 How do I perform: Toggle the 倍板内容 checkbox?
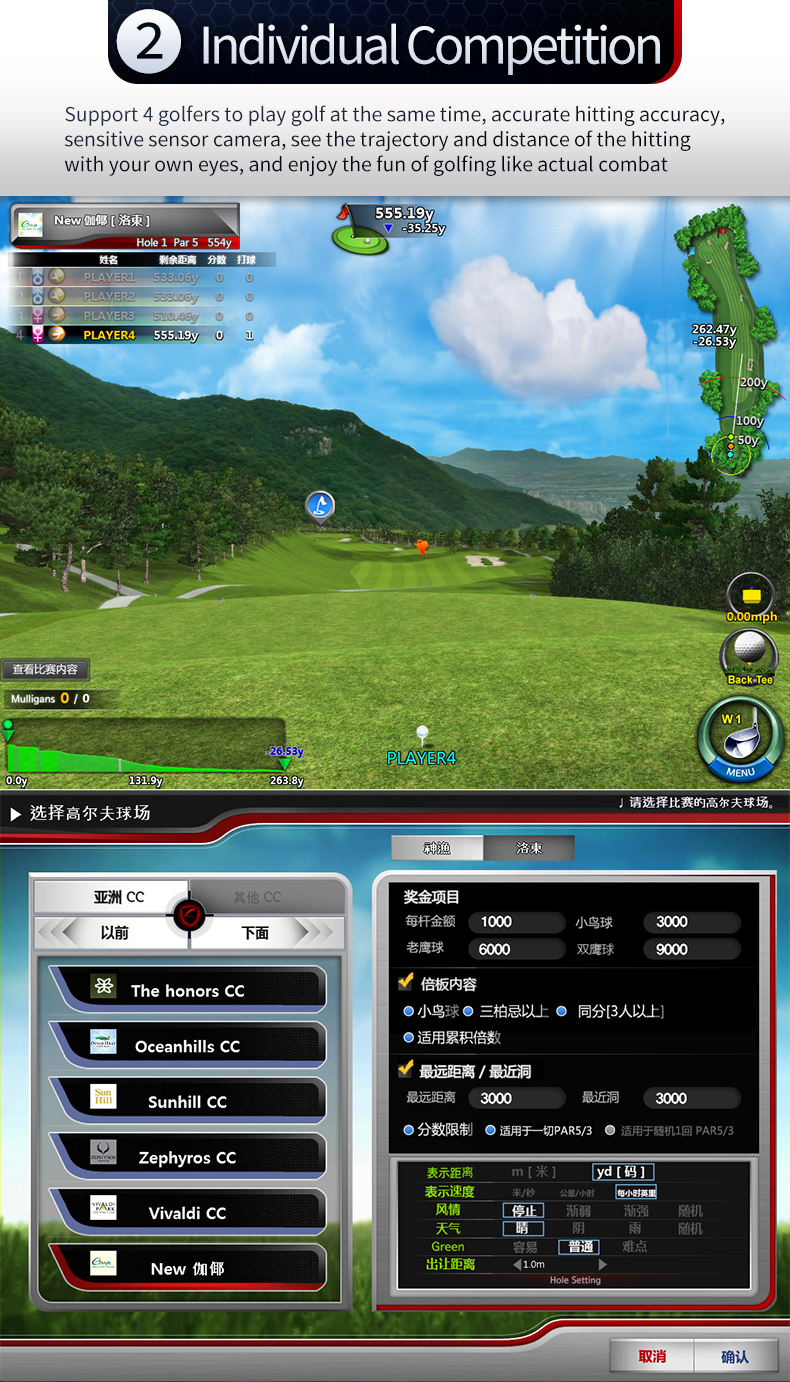coord(406,983)
